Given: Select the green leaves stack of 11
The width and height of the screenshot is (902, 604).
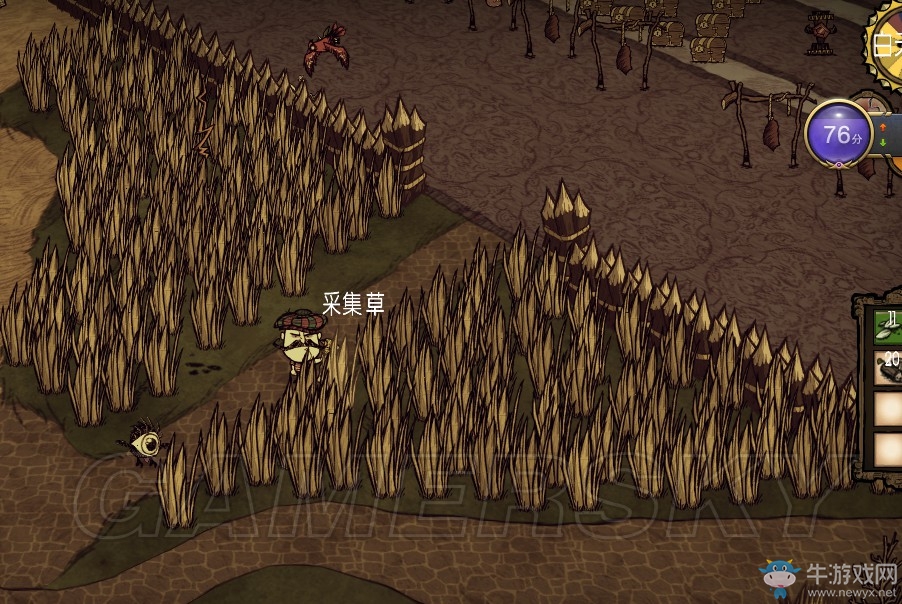Looking at the screenshot, I should [x=889, y=325].
